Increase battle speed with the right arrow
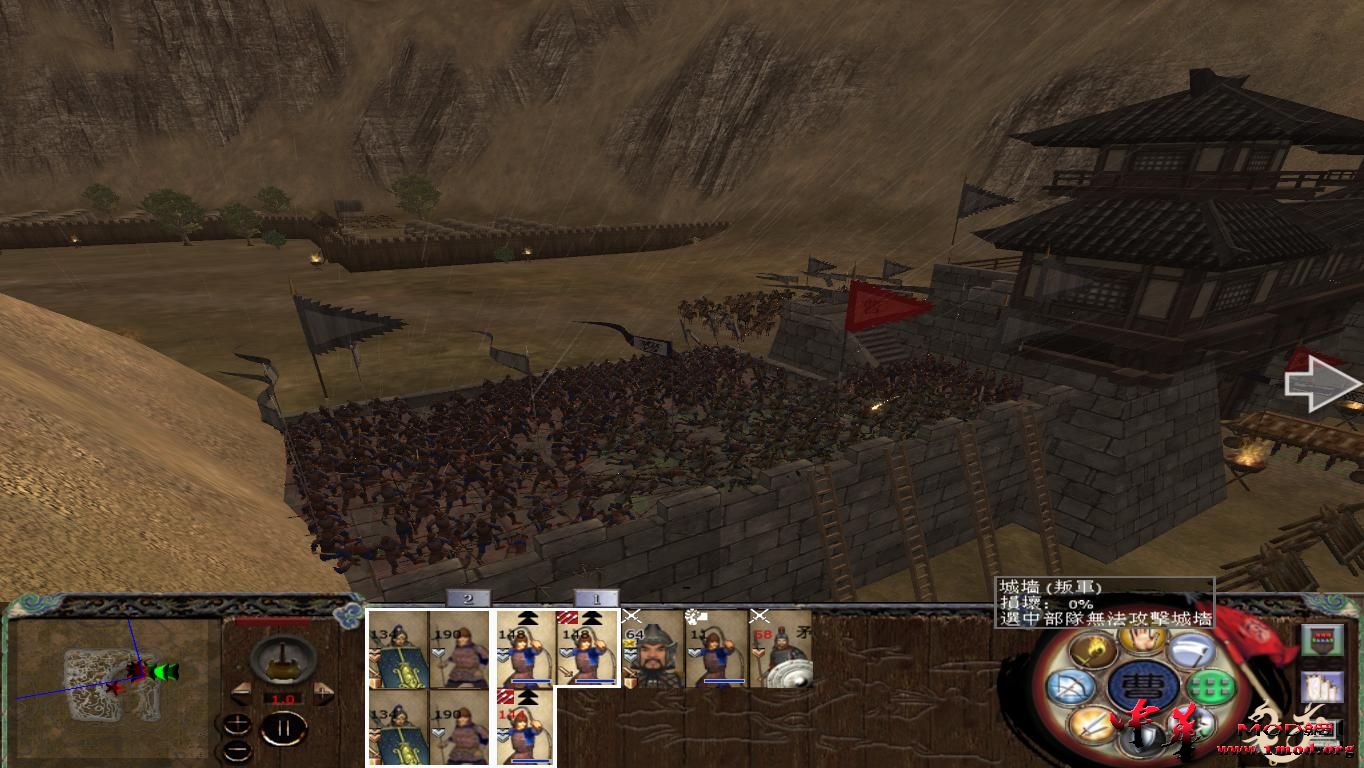The image size is (1364, 768). pos(322,692)
